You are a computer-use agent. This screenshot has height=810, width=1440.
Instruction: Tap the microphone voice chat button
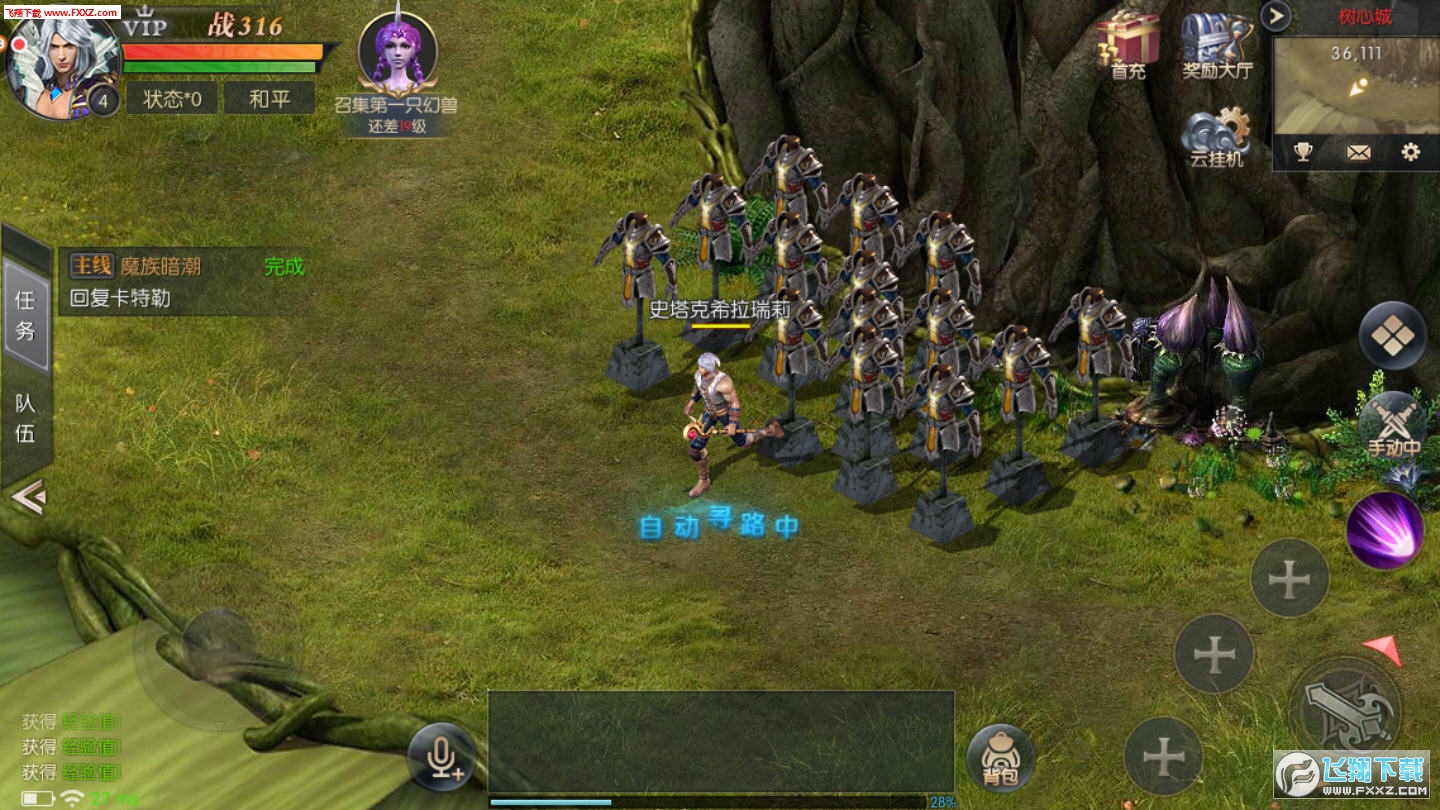(x=441, y=756)
